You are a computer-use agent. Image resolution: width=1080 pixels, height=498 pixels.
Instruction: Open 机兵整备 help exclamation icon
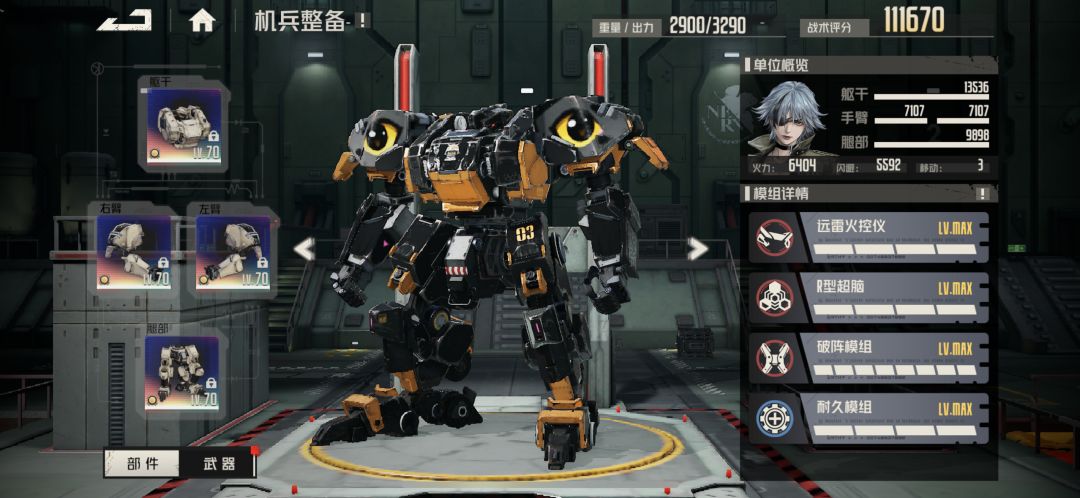click(x=362, y=20)
